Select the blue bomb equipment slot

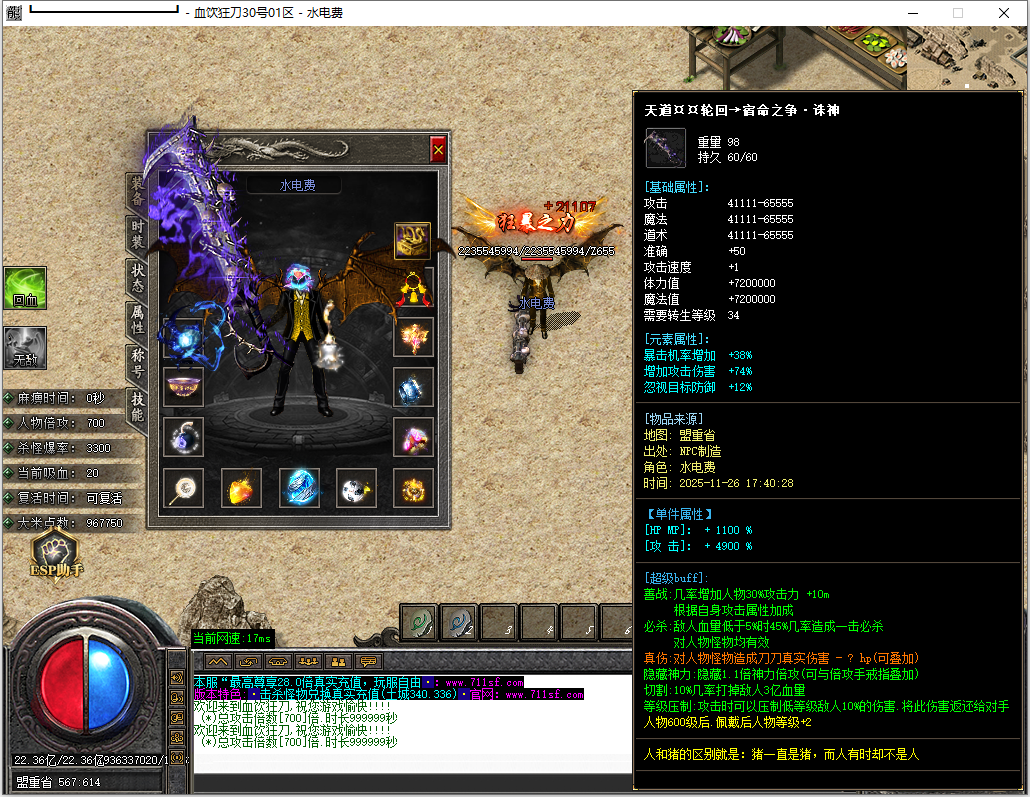183,436
